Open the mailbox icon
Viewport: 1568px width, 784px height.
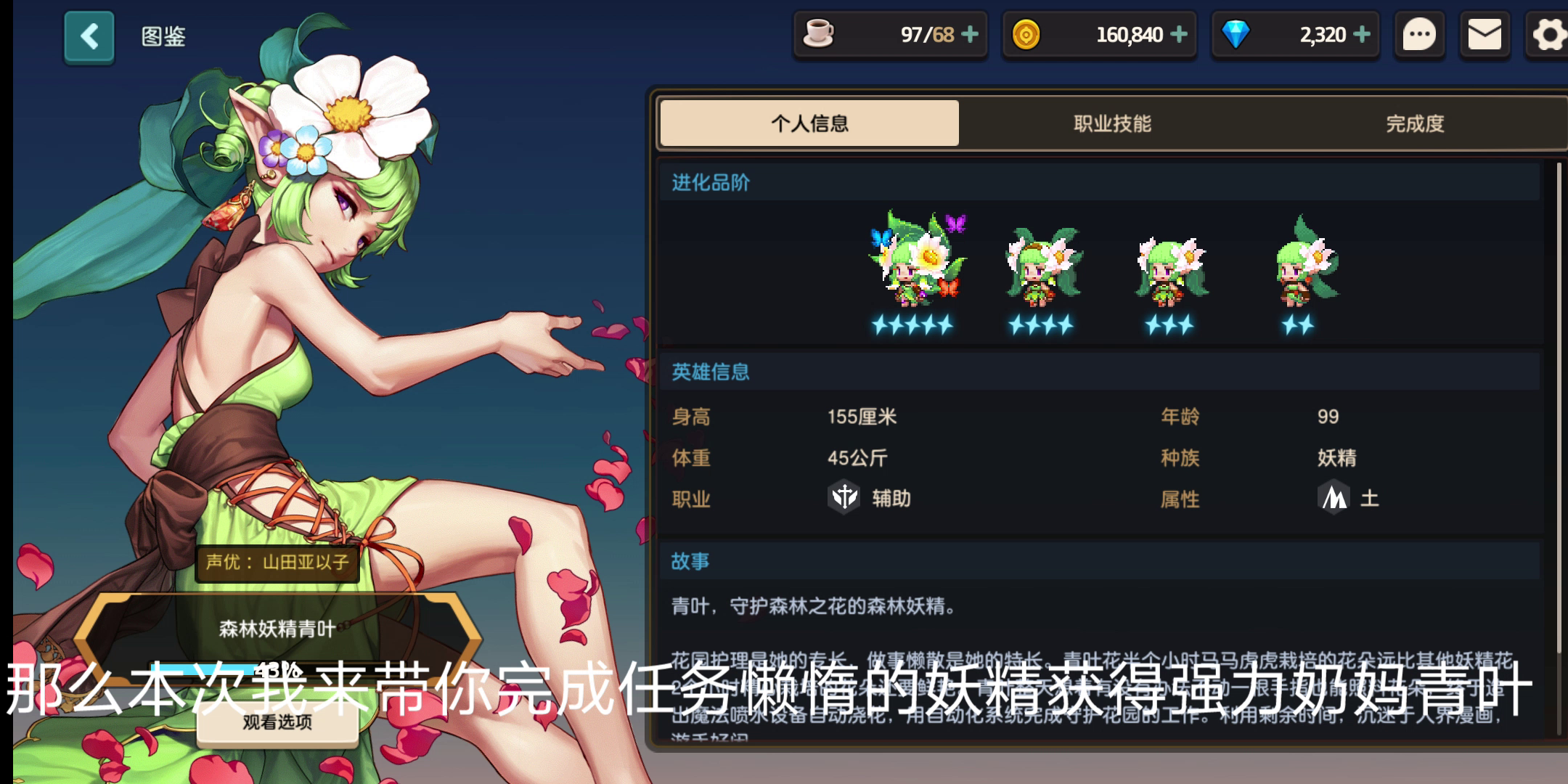coord(1485,34)
